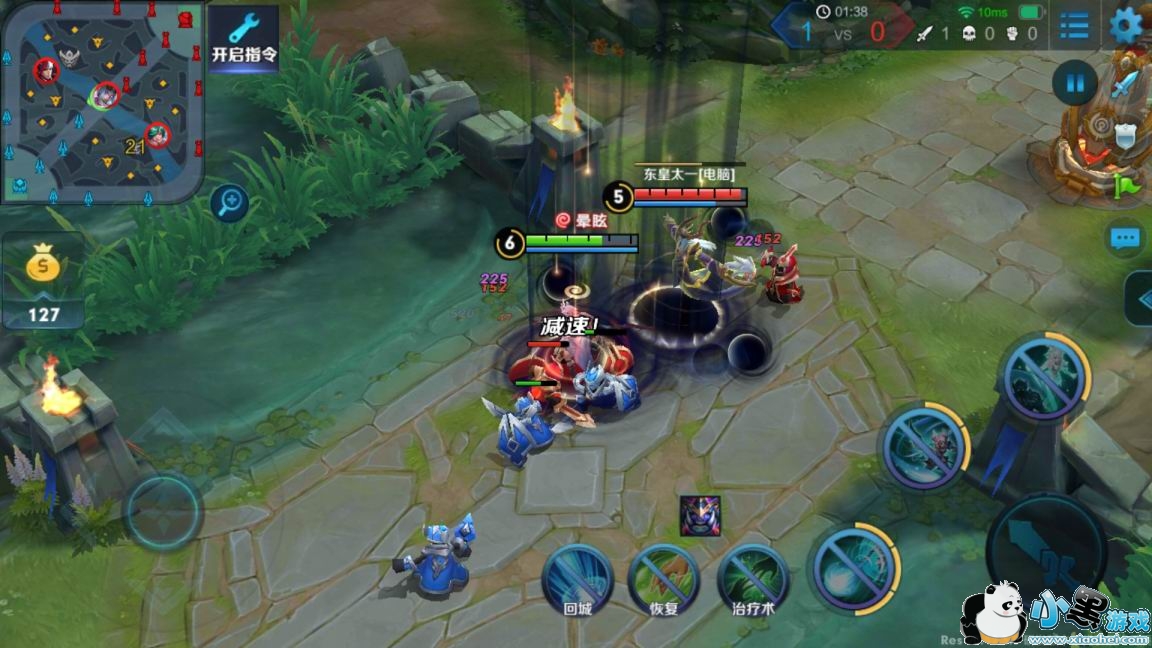The width and height of the screenshot is (1152, 648).
Task: Activate the red-faced hero skill icon
Action: [x=925, y=447]
